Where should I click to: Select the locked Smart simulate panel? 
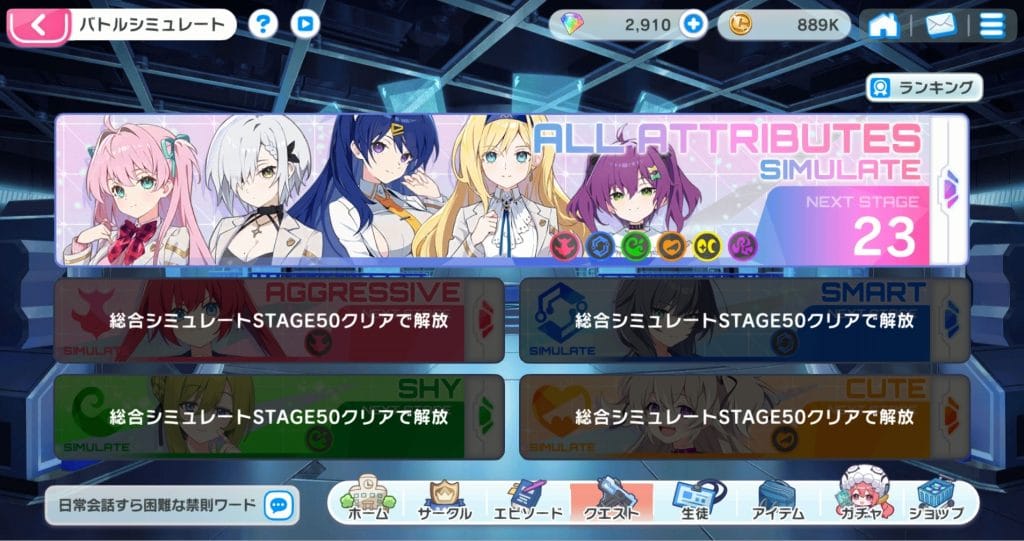(732, 320)
